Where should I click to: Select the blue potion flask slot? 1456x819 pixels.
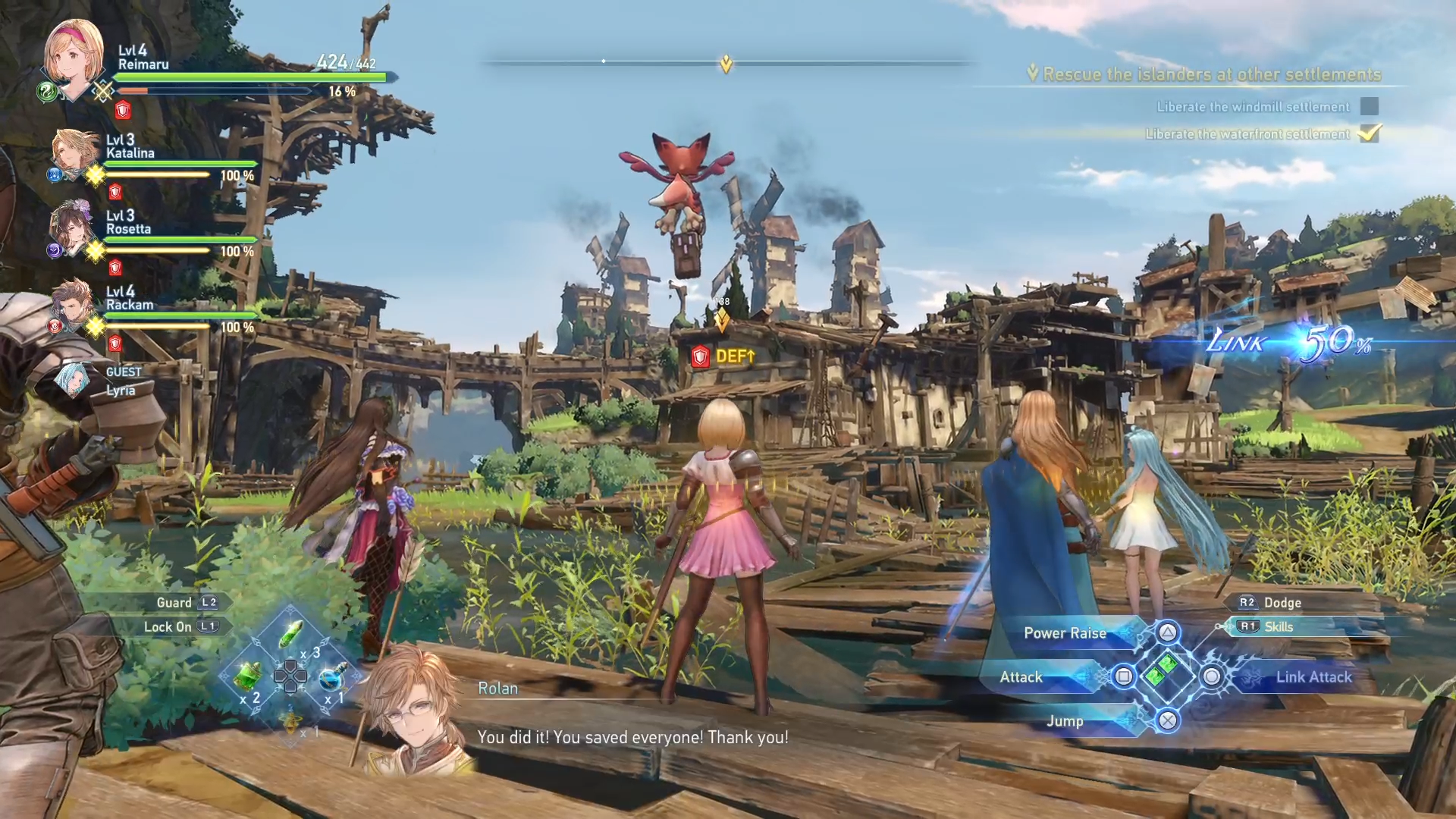332,677
